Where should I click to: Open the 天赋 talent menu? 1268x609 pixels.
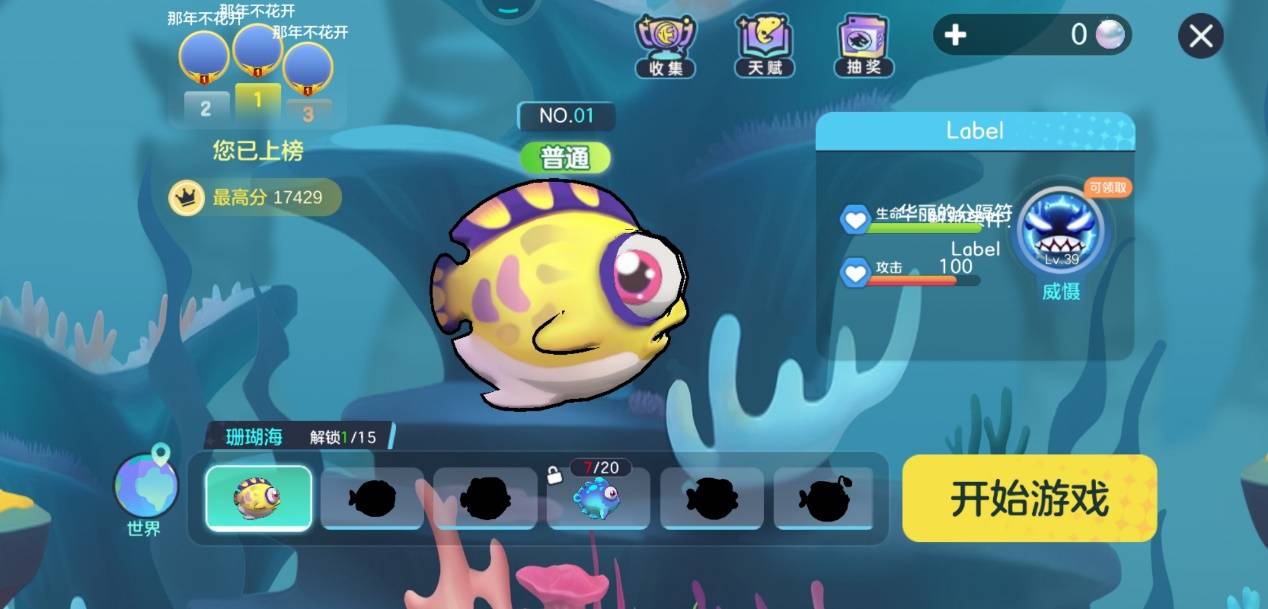(765, 45)
